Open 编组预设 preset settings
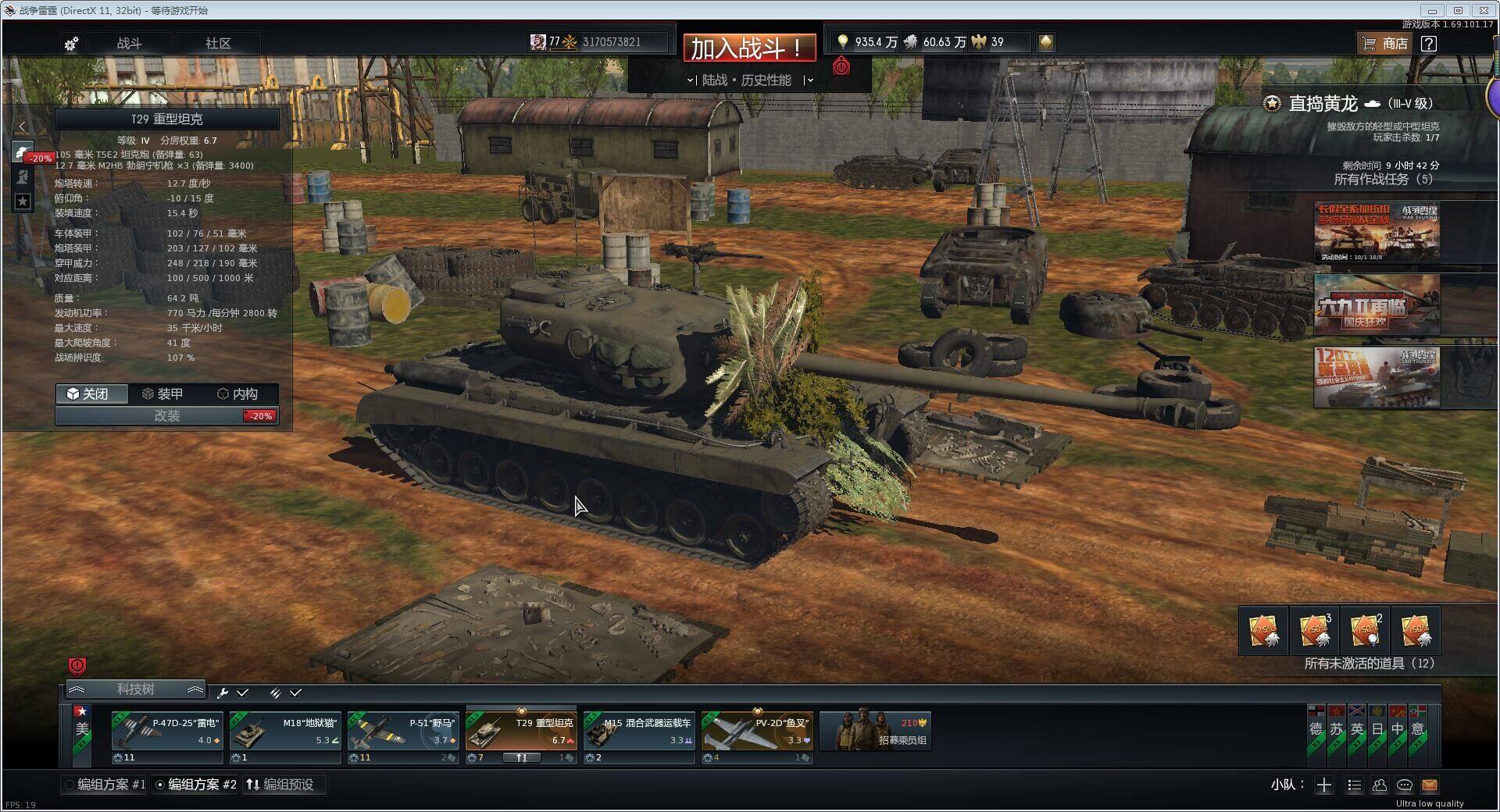 click(x=280, y=785)
